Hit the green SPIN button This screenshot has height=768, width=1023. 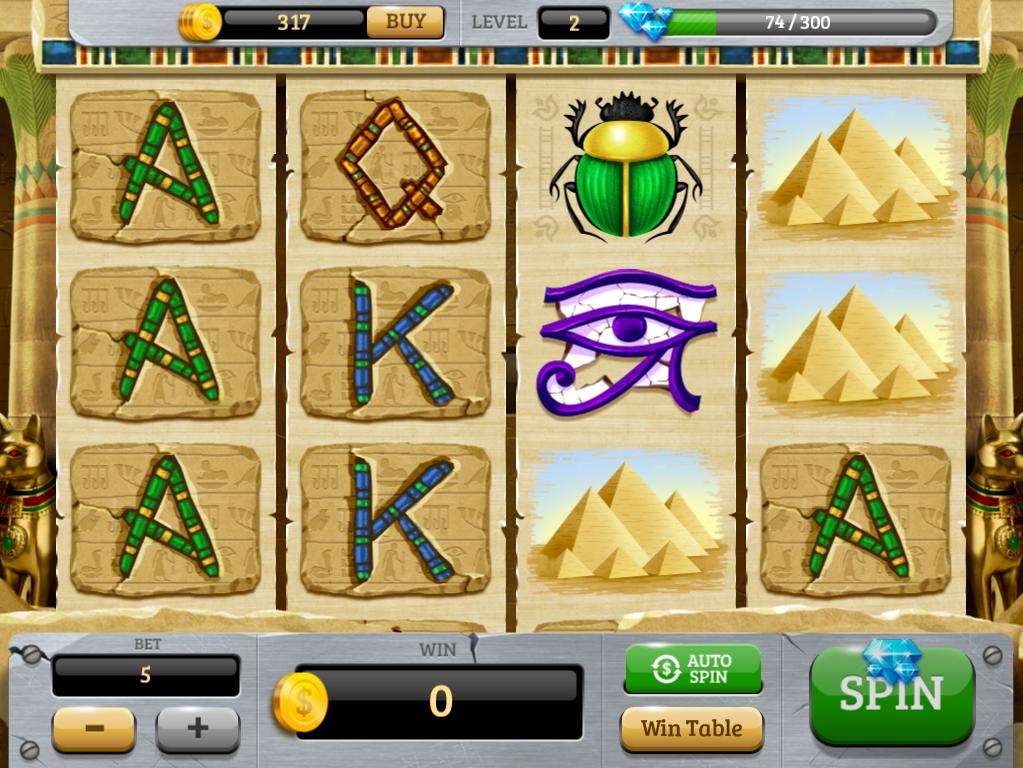[891, 695]
